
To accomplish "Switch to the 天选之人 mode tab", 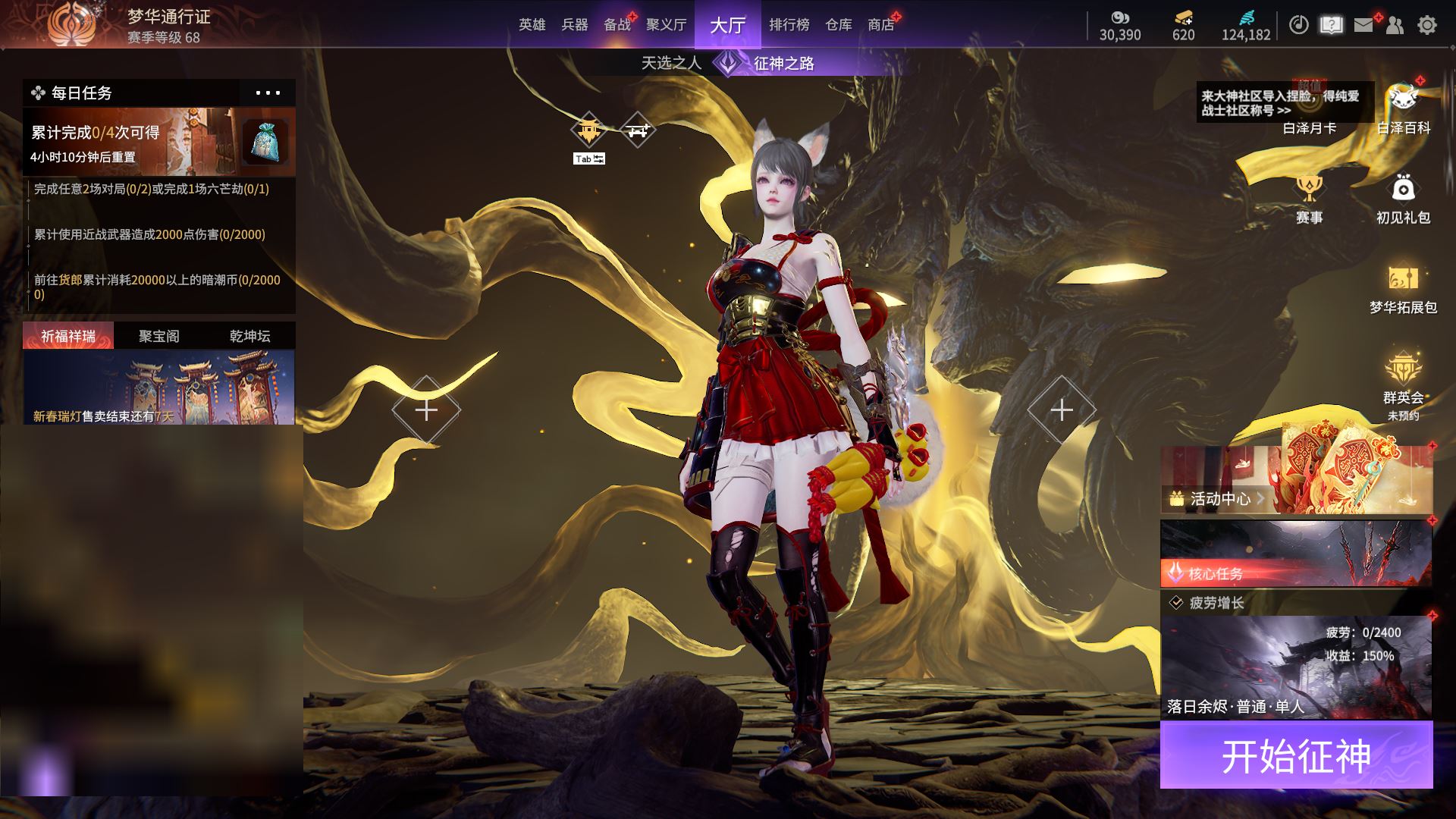I will pyautogui.click(x=671, y=63).
